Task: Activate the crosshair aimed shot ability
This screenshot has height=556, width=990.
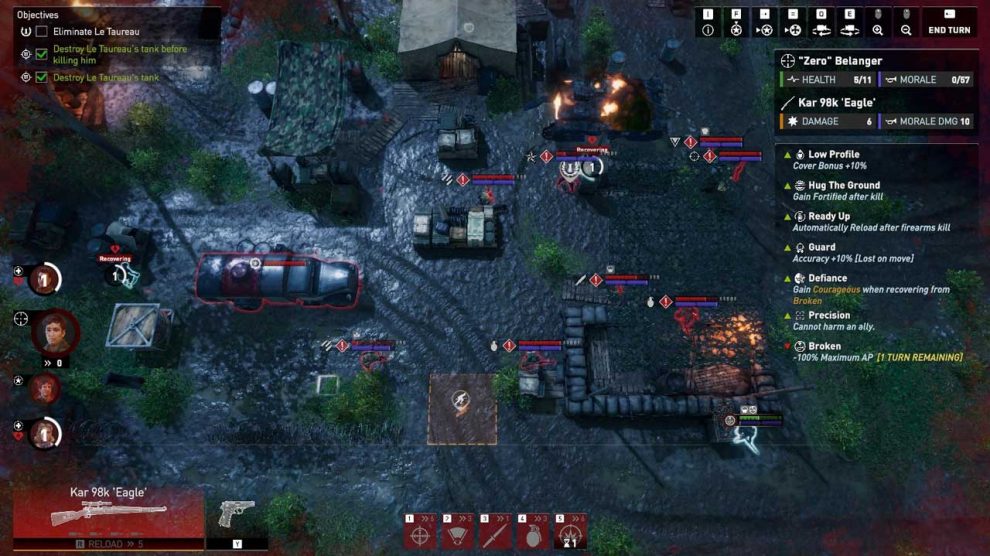Action: click(419, 535)
